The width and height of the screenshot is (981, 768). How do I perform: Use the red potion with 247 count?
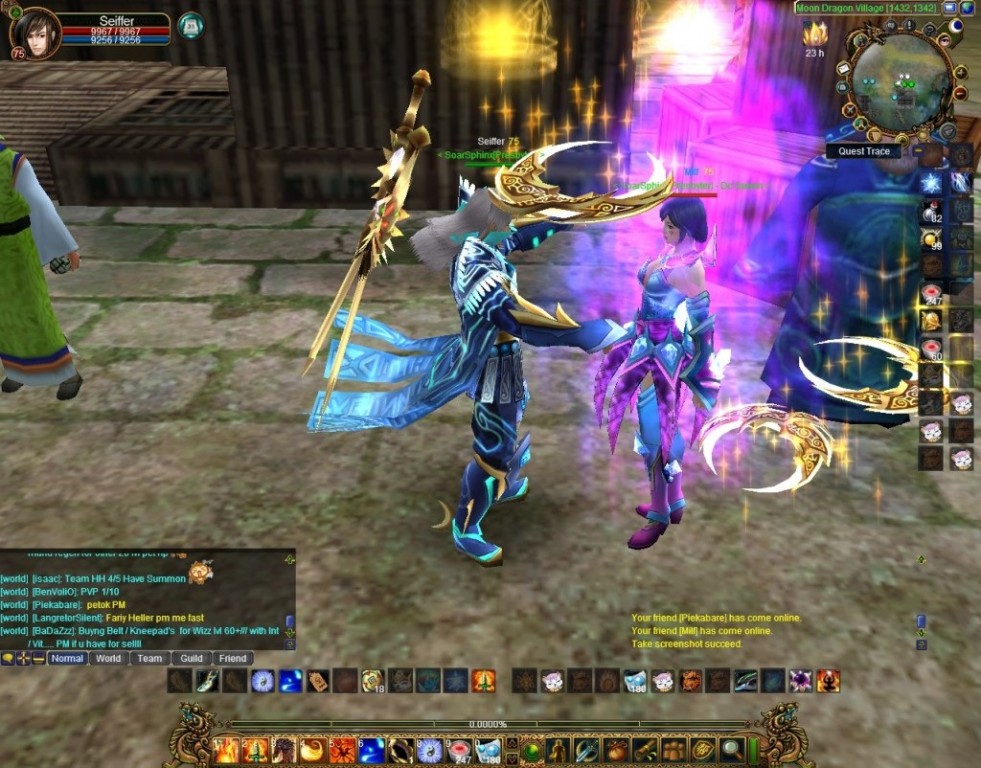[x=460, y=749]
